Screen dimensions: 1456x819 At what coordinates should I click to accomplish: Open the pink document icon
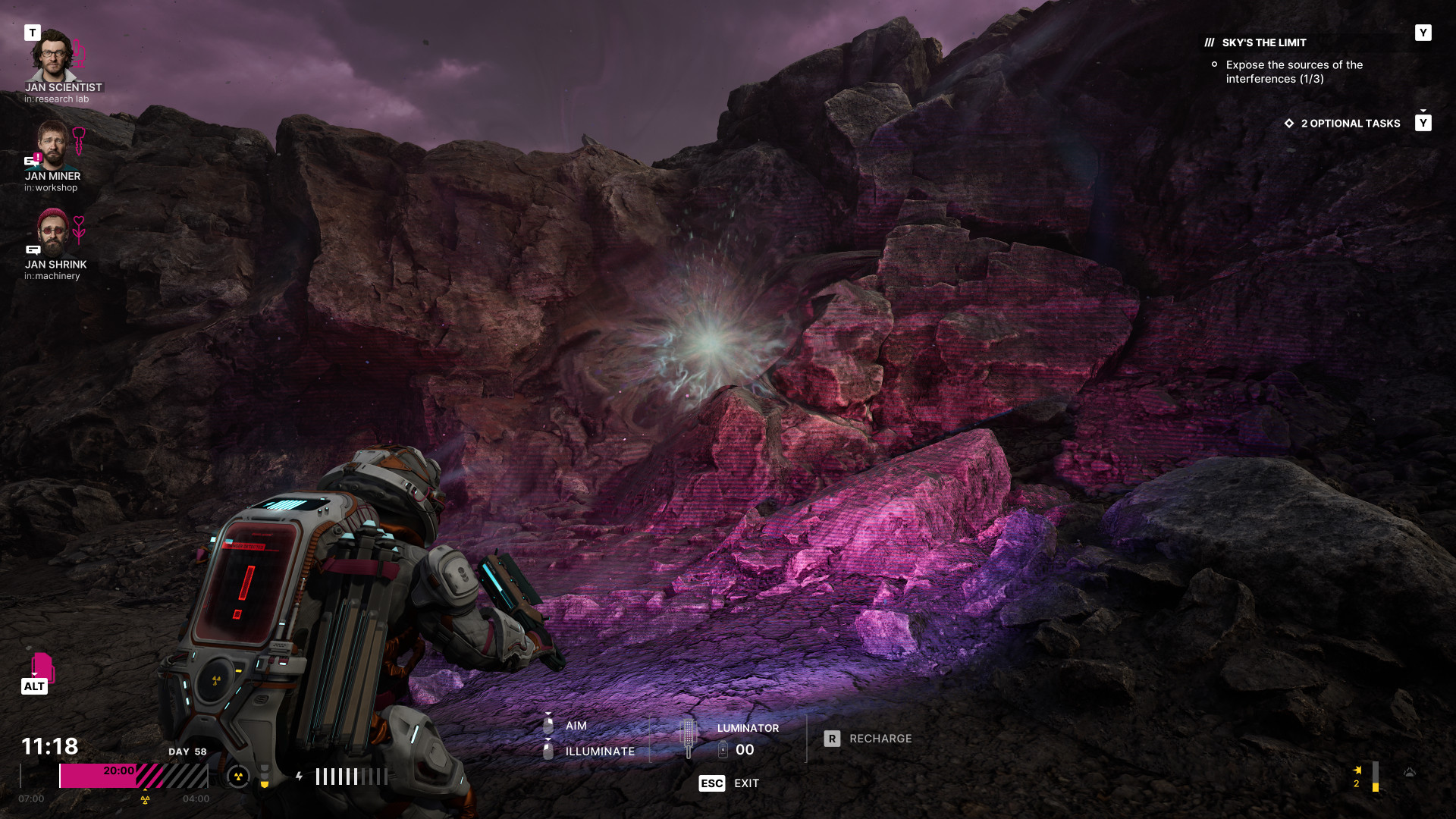(42, 667)
